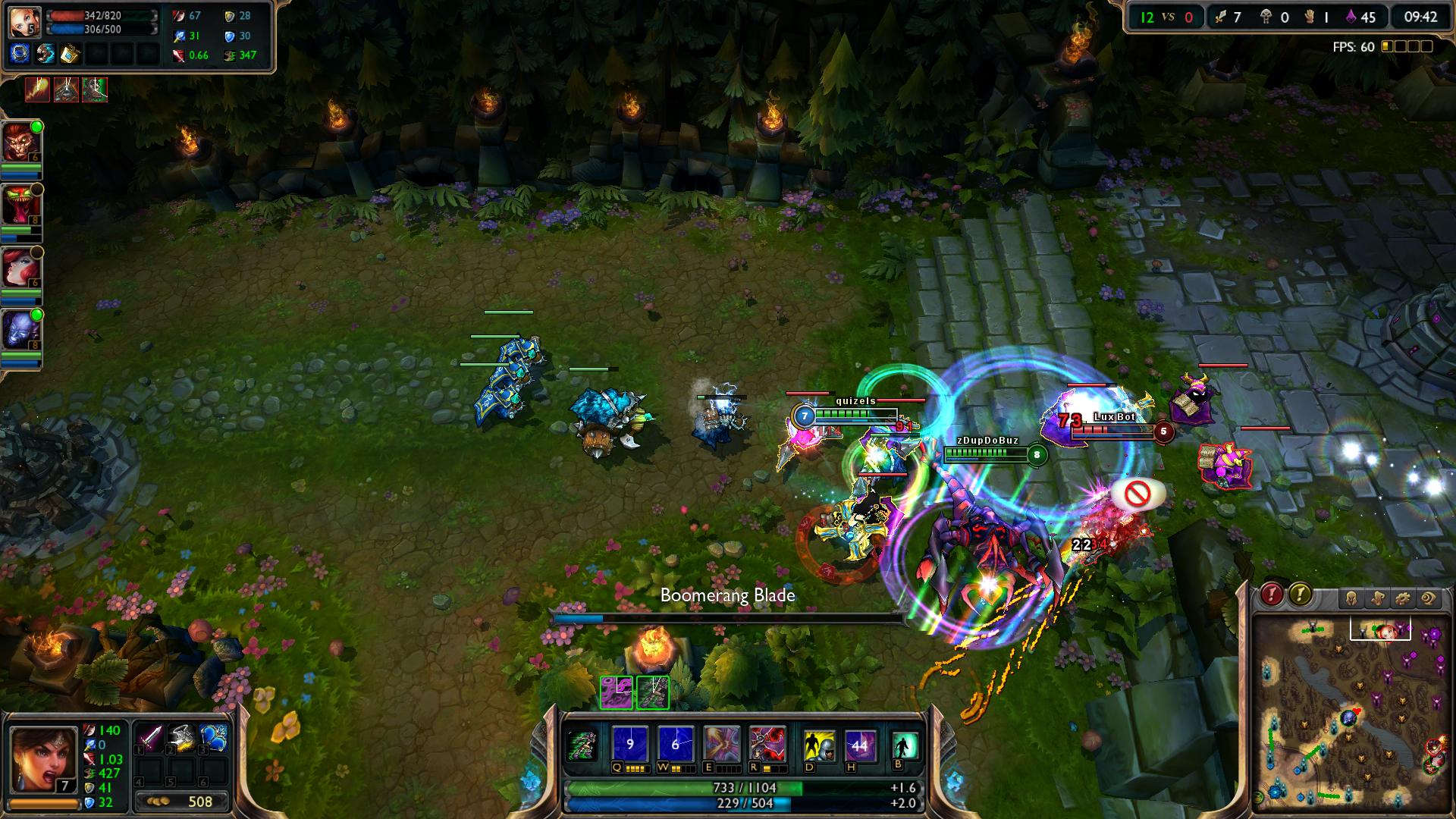Cast the D summoner spell
This screenshot has height=819, width=1456.
pyautogui.click(x=819, y=745)
